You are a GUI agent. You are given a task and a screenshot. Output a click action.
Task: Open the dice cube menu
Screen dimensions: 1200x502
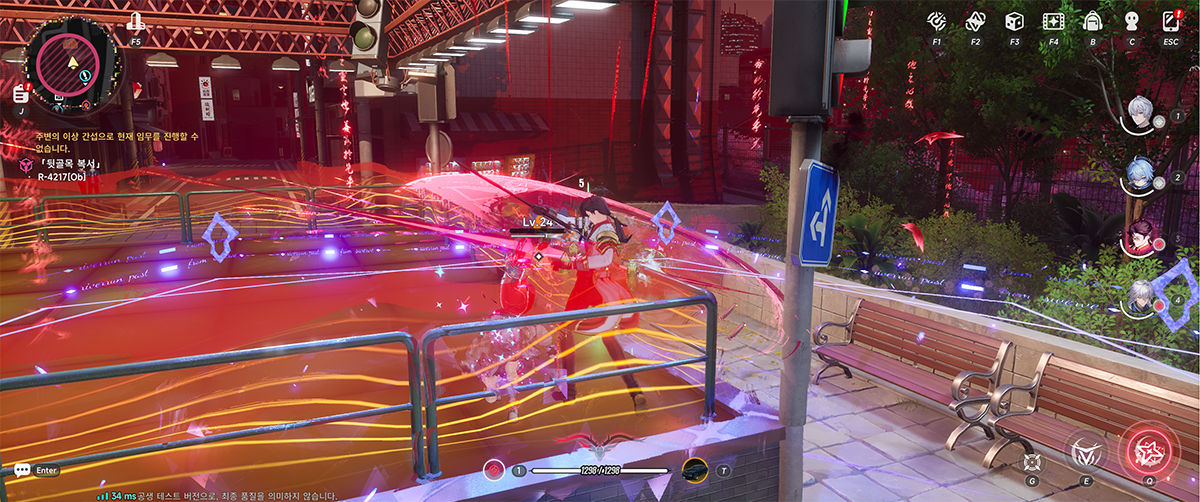click(1014, 21)
